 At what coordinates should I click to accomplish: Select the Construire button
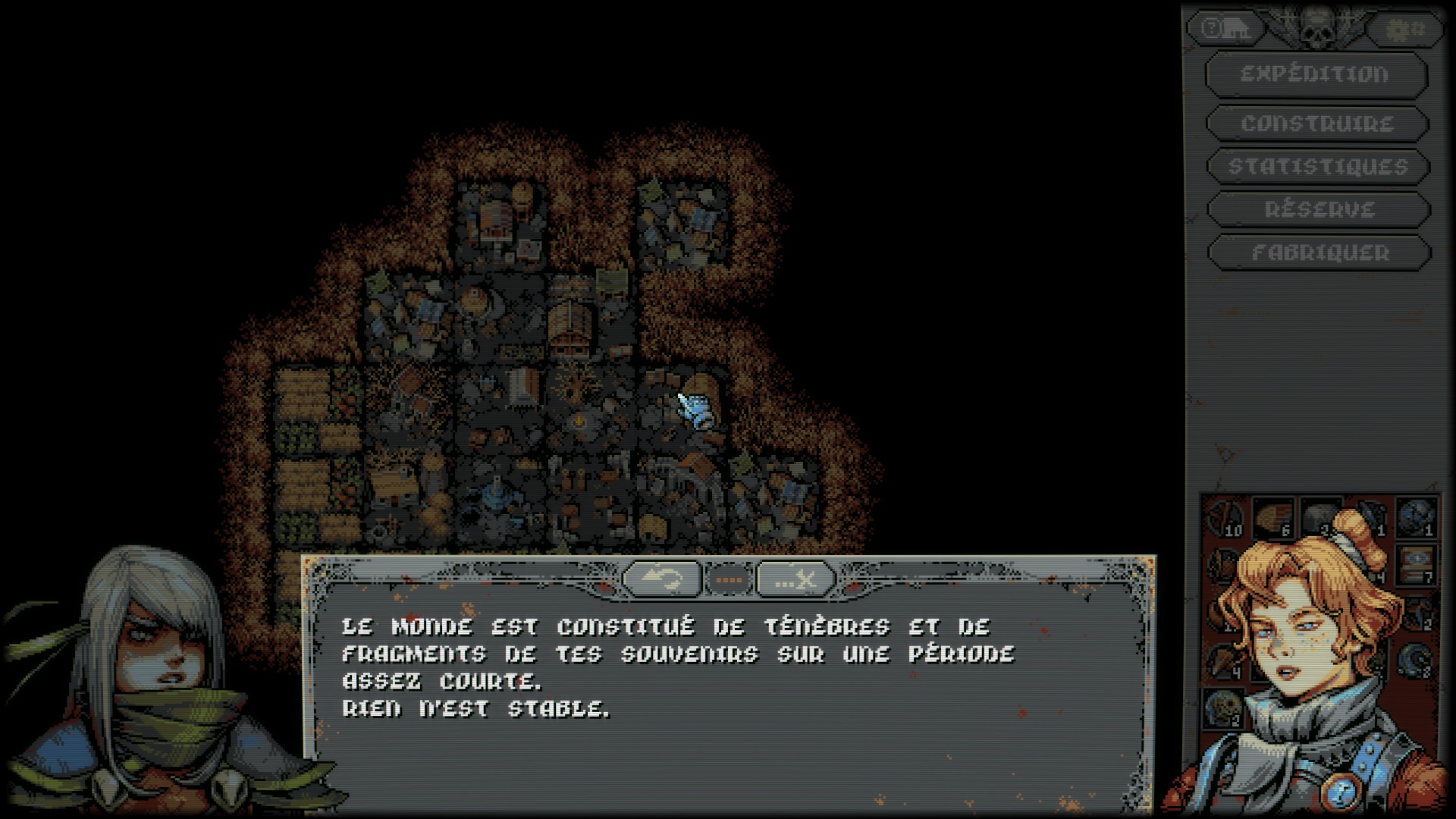[x=1317, y=124]
